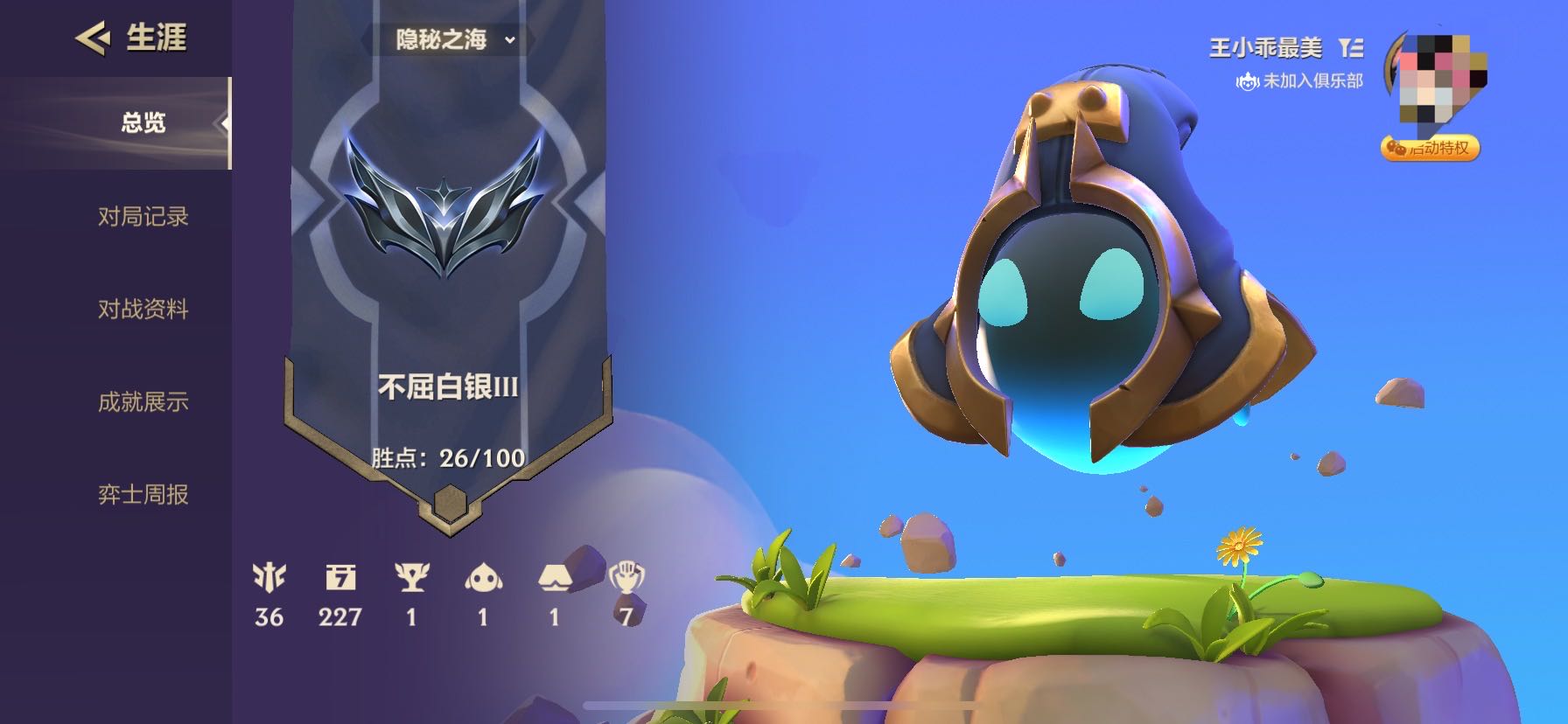The width and height of the screenshot is (1568, 724).
Task: Open the 对局记录 match history tab
Action: [143, 216]
